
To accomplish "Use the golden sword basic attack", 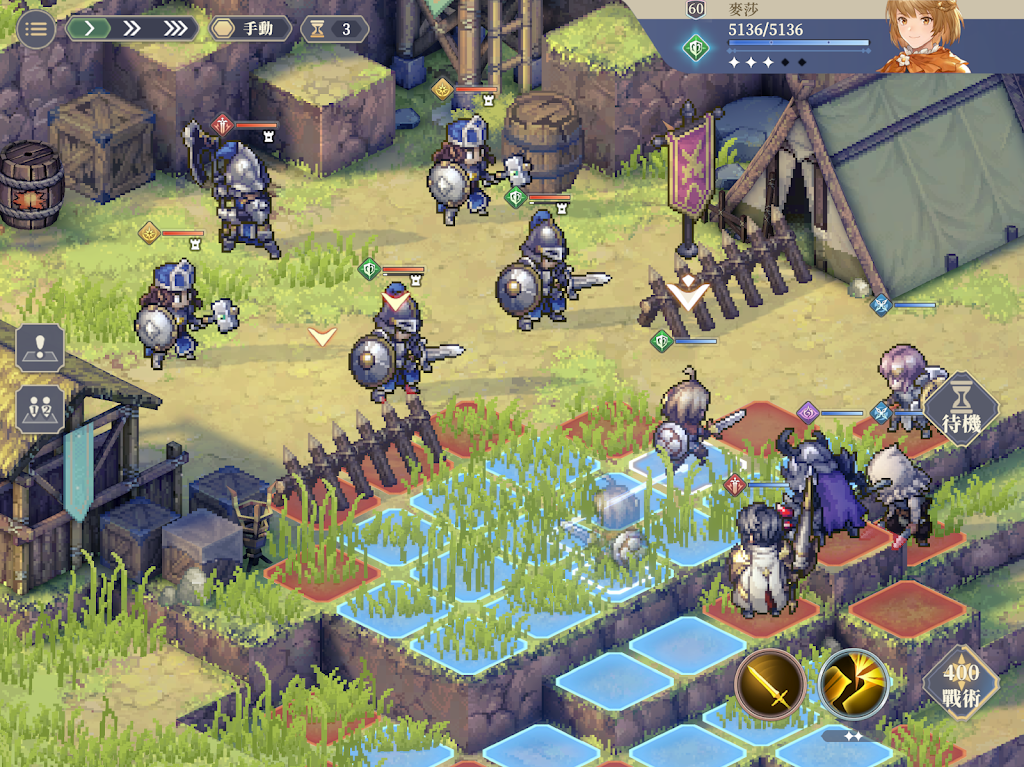I will (x=770, y=686).
